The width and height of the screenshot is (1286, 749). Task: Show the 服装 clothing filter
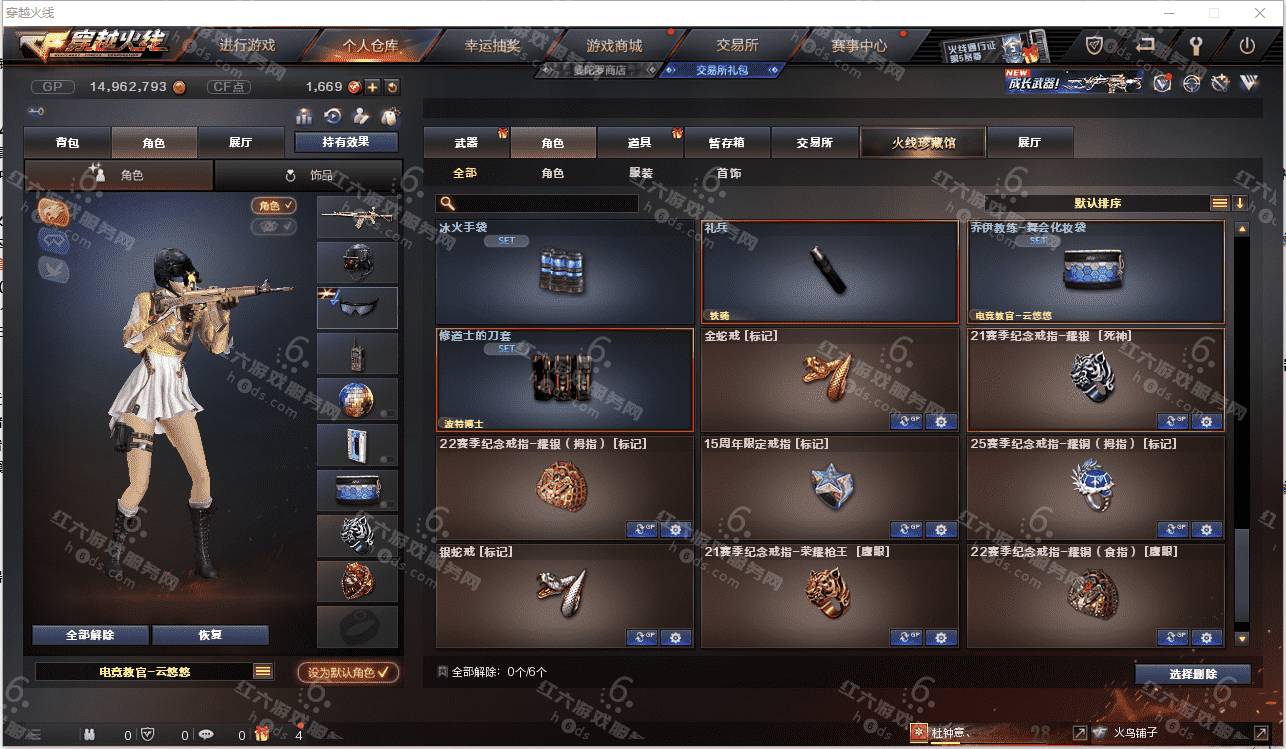coord(641,173)
